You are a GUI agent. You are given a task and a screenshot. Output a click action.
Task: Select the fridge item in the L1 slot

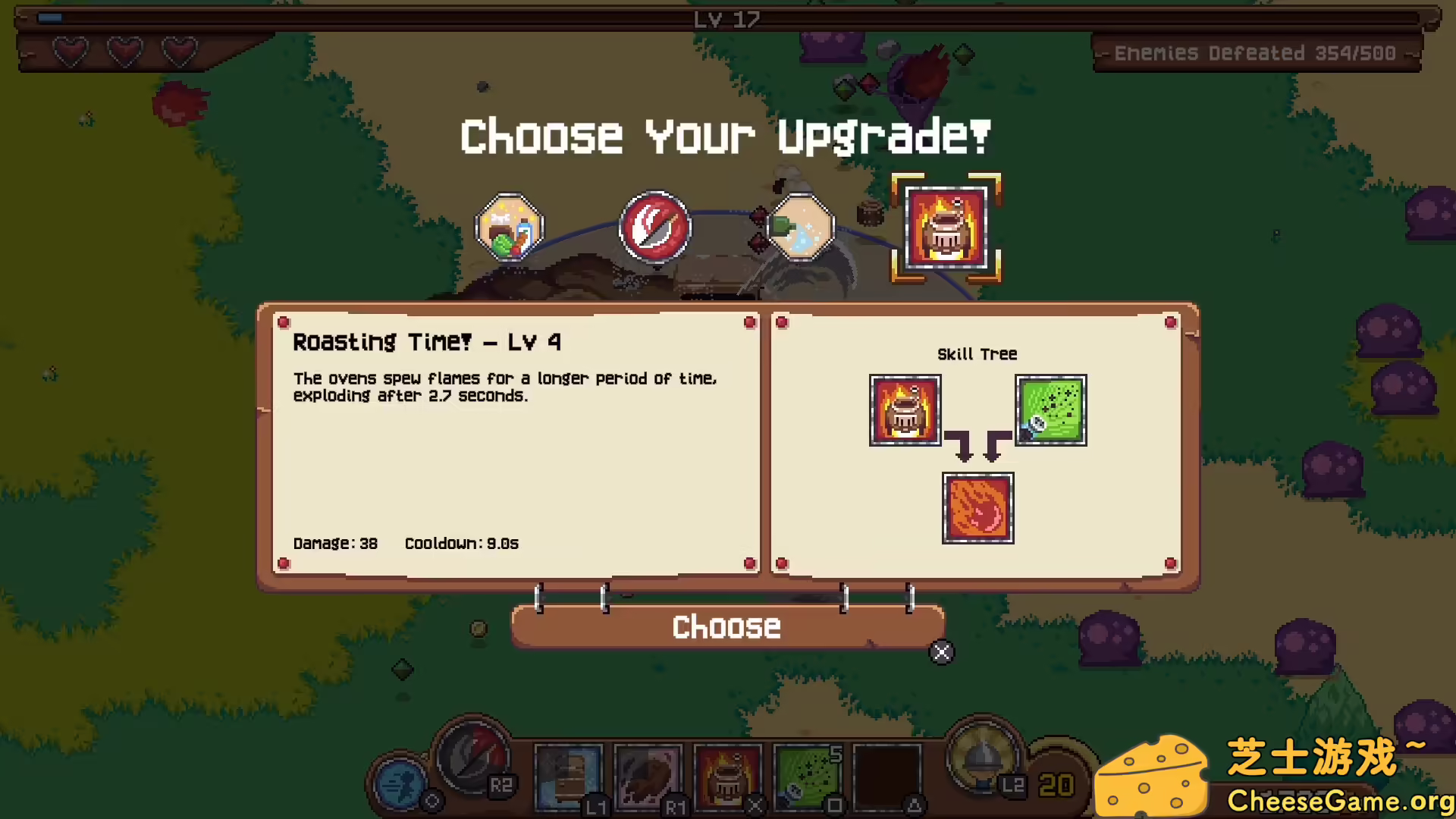[x=569, y=777]
